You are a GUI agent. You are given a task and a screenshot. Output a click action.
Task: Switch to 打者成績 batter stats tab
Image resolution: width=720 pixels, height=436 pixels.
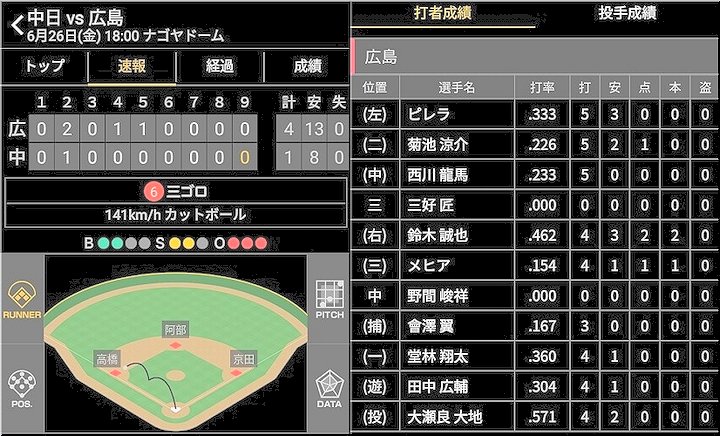click(443, 13)
